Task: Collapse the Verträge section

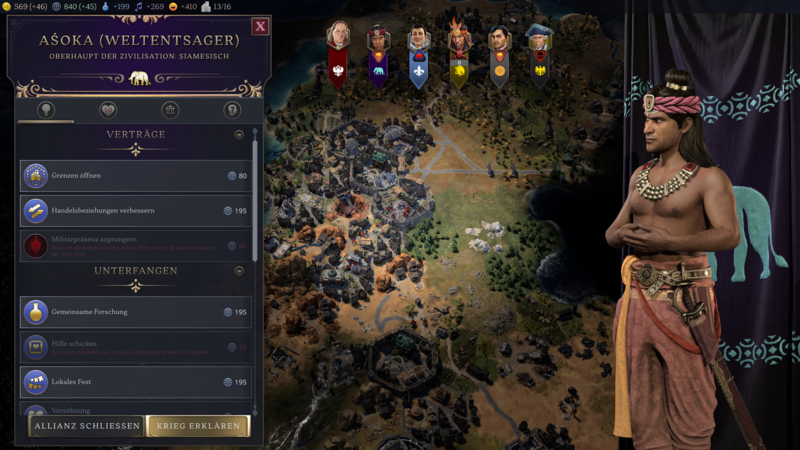Action: point(239,134)
